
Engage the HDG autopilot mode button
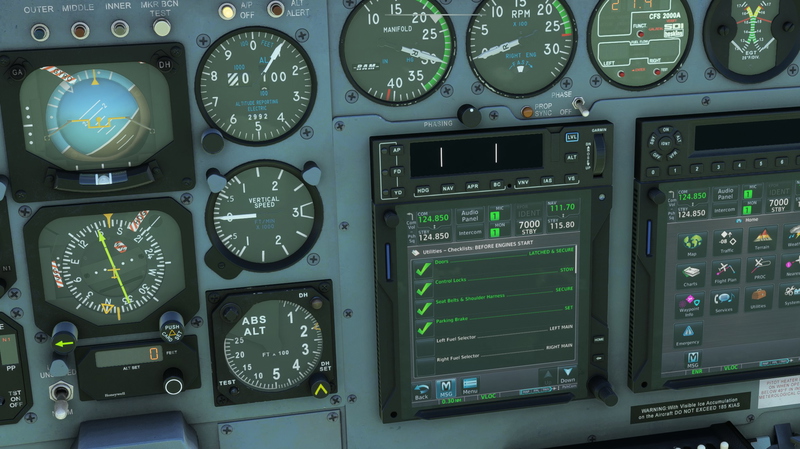tap(423, 188)
